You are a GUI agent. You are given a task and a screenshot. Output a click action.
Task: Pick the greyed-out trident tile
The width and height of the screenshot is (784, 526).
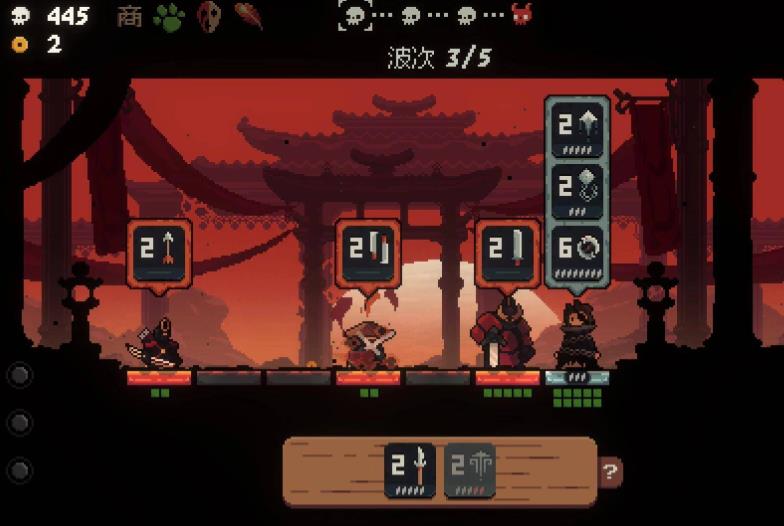(x=469, y=470)
